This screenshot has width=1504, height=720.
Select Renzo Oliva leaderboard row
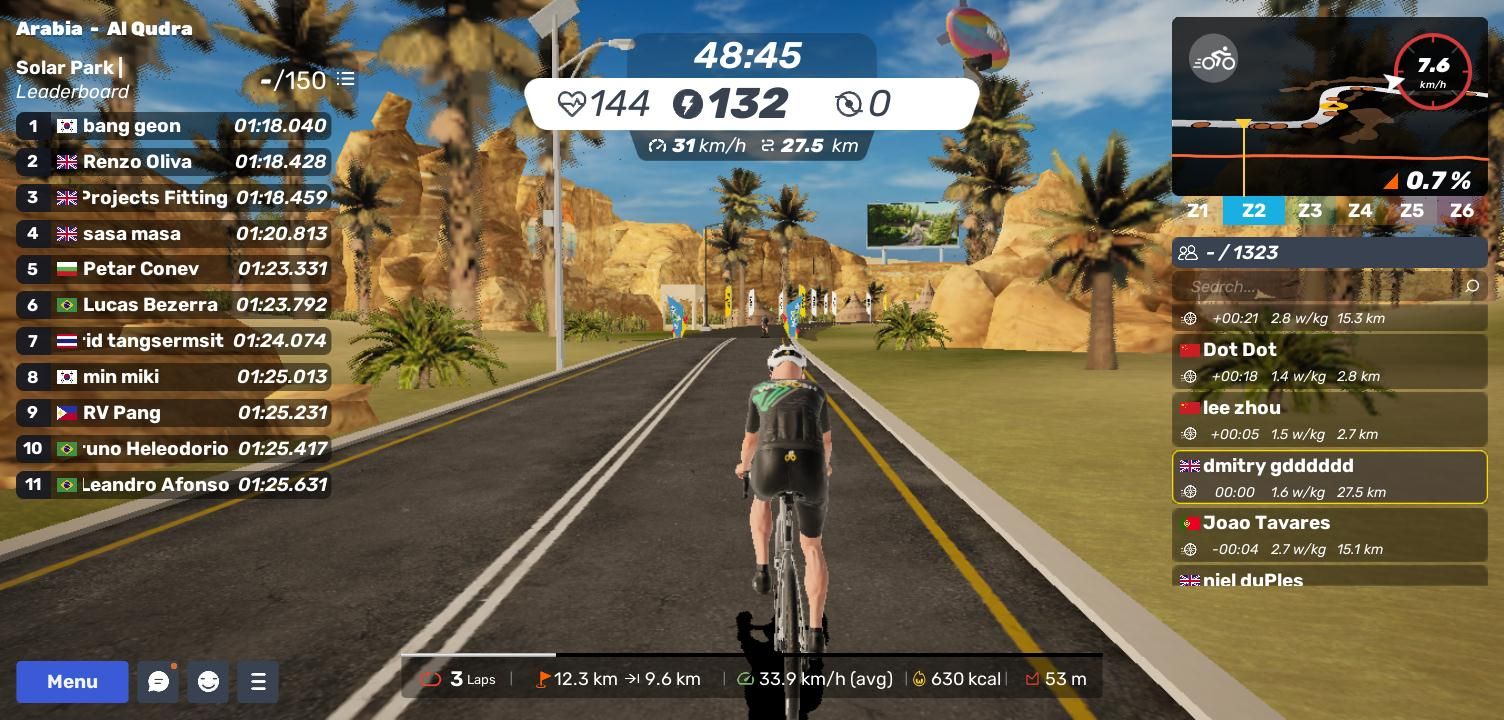coord(173,162)
